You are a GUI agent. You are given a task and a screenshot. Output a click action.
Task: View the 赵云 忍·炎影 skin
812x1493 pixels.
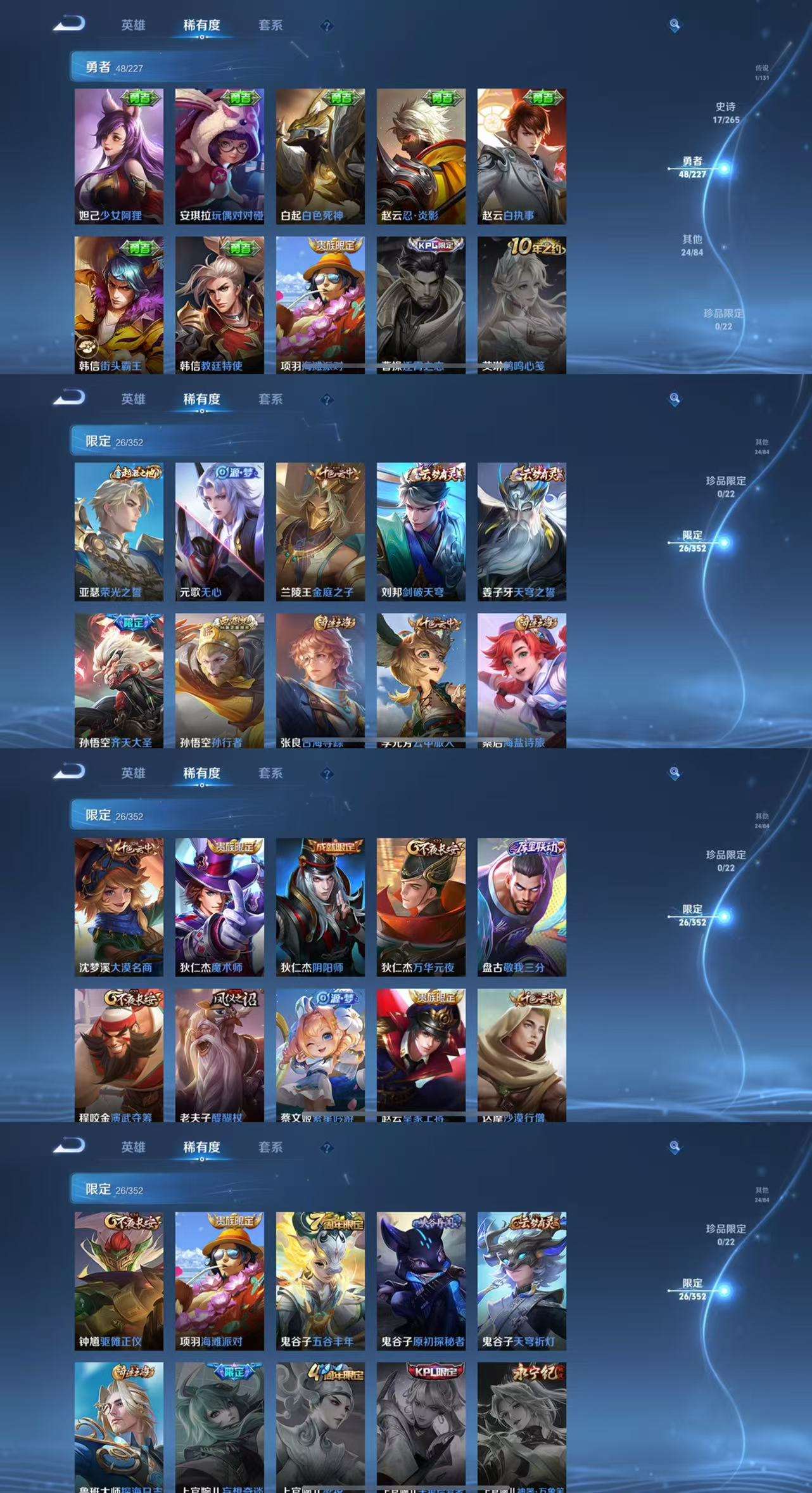[421, 156]
